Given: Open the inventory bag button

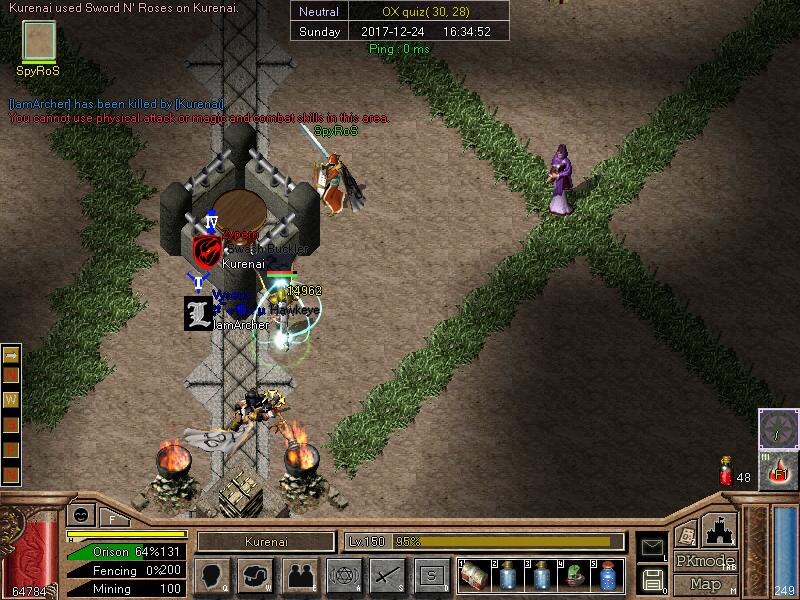Looking at the screenshot, I should (x=256, y=575).
